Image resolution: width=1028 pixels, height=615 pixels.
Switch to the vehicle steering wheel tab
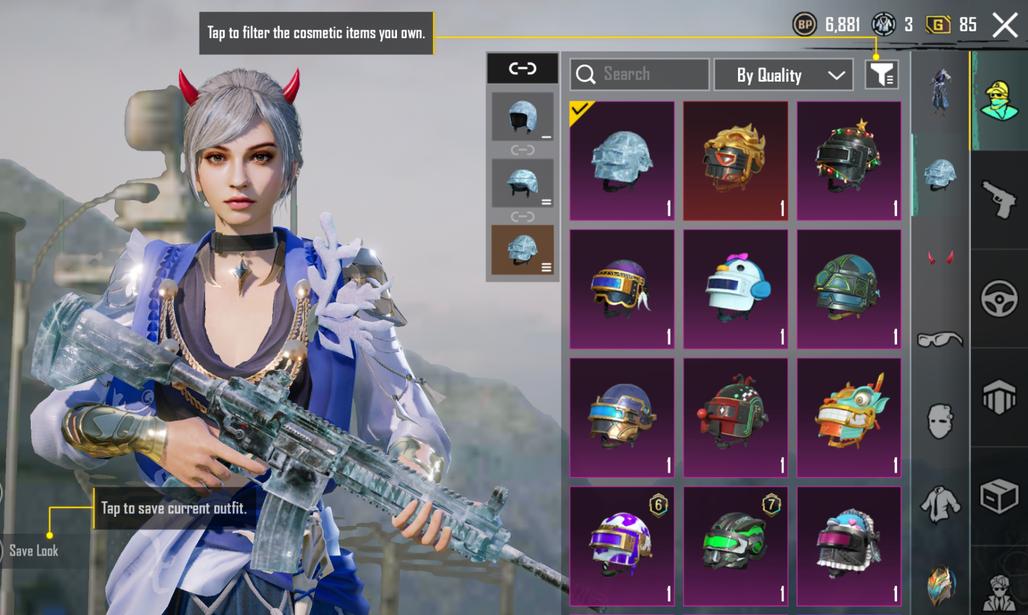point(998,298)
